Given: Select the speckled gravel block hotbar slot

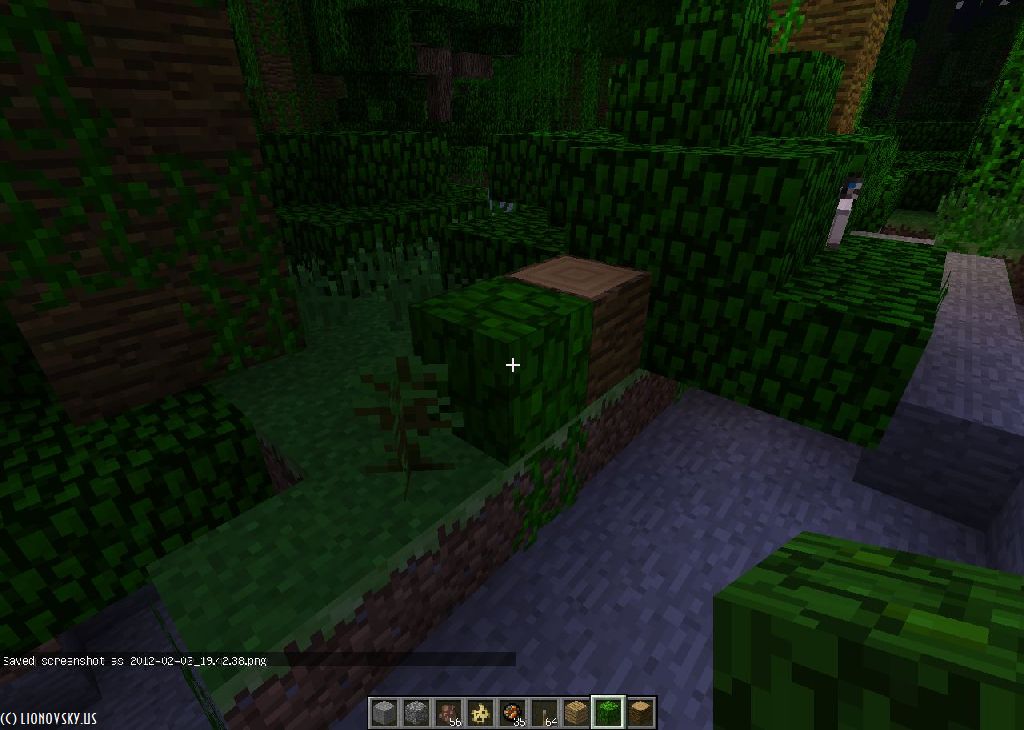Looking at the screenshot, I should [416, 713].
